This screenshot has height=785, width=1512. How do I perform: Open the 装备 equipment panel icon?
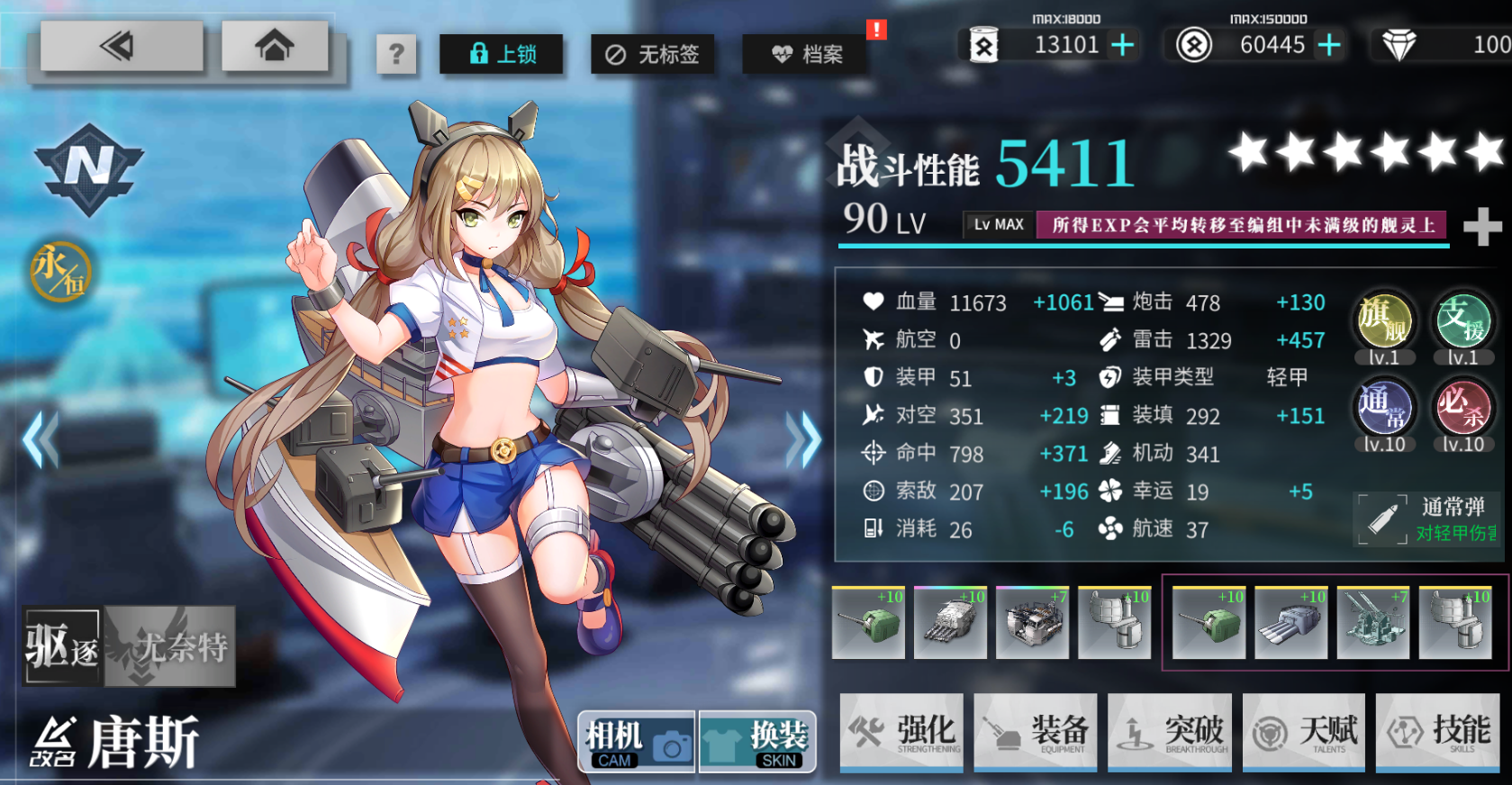pos(1036,732)
